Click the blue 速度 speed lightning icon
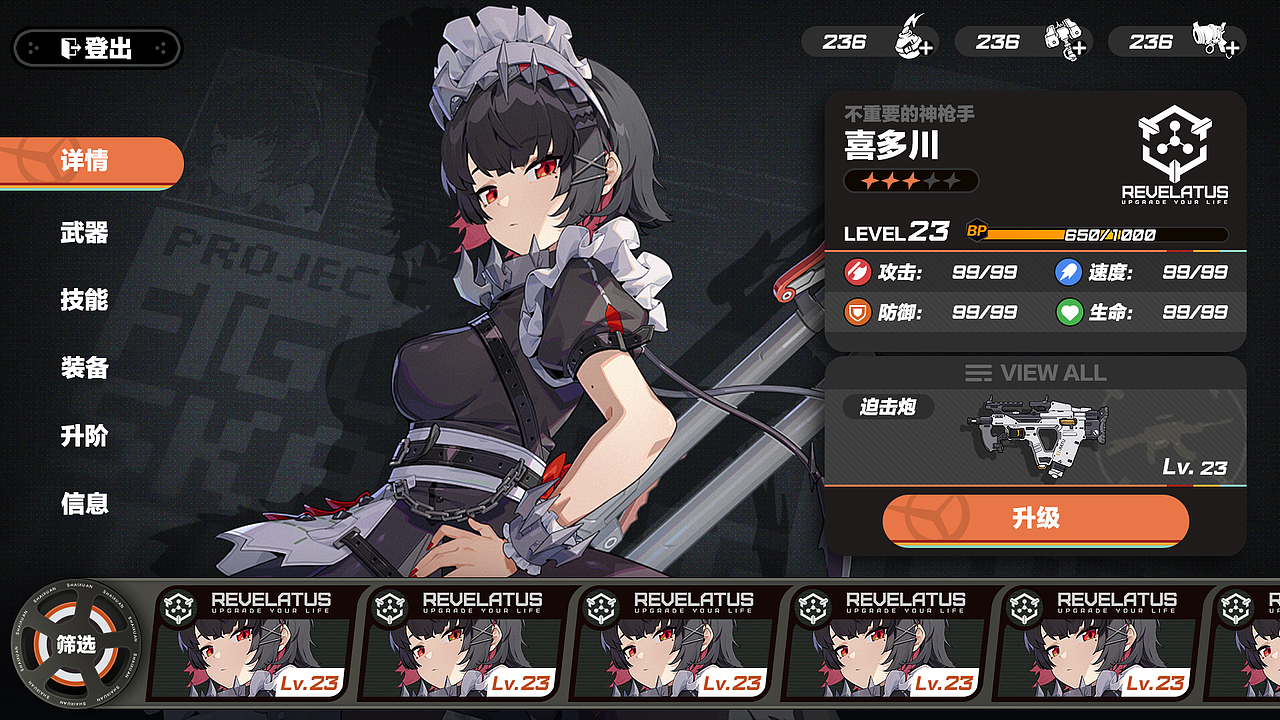This screenshot has height=720, width=1280. (x=1068, y=271)
